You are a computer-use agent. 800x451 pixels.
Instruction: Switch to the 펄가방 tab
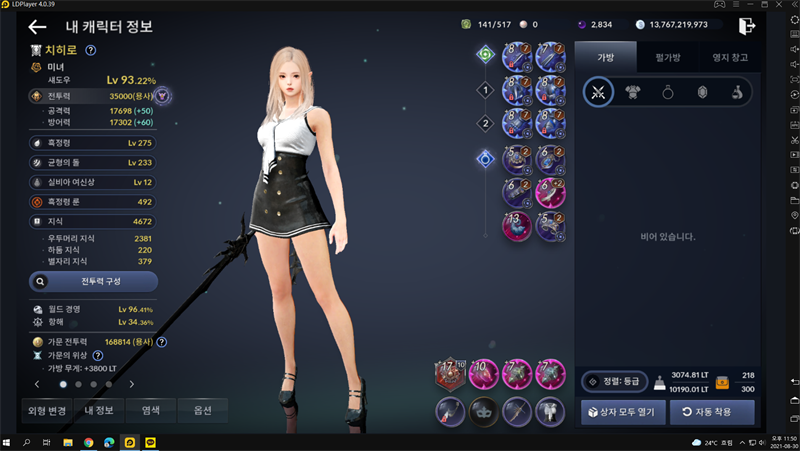click(665, 58)
